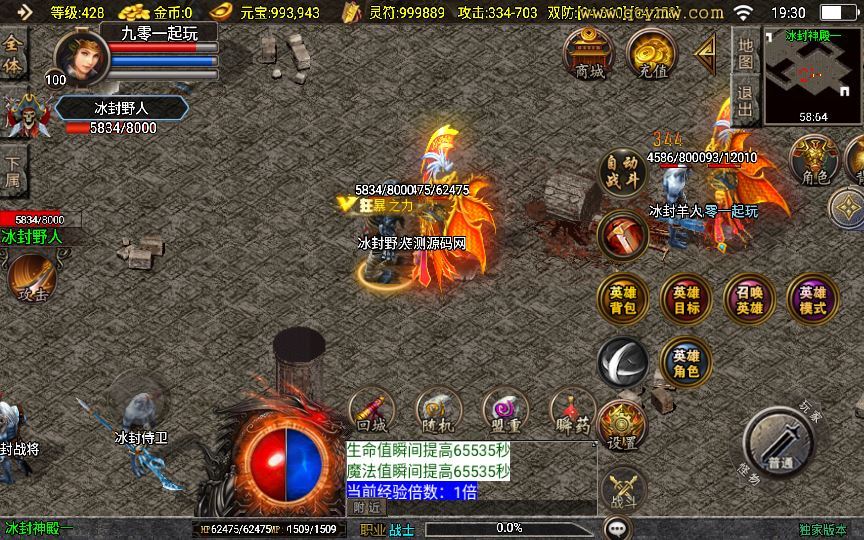
Task: Open the 英雄背包 hero bag
Action: click(x=623, y=299)
